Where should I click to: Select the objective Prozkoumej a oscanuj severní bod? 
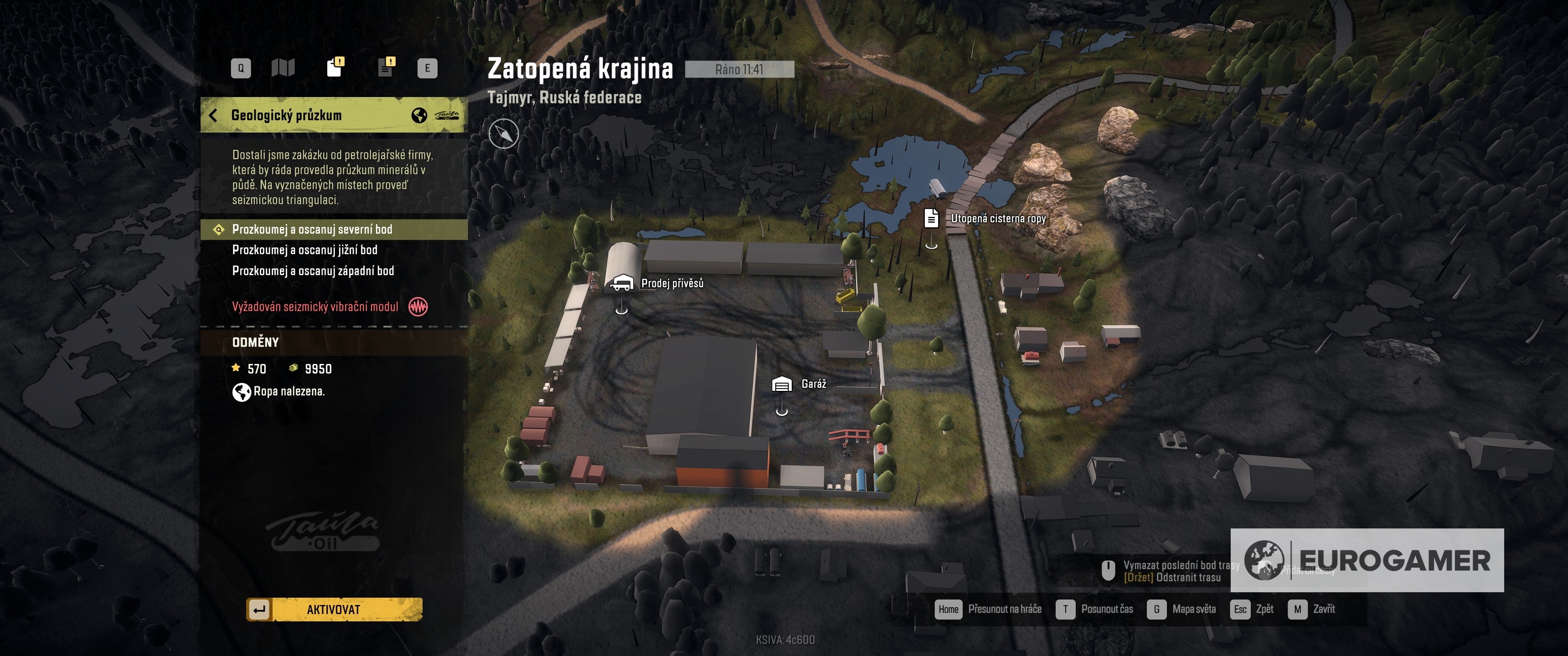tap(312, 230)
